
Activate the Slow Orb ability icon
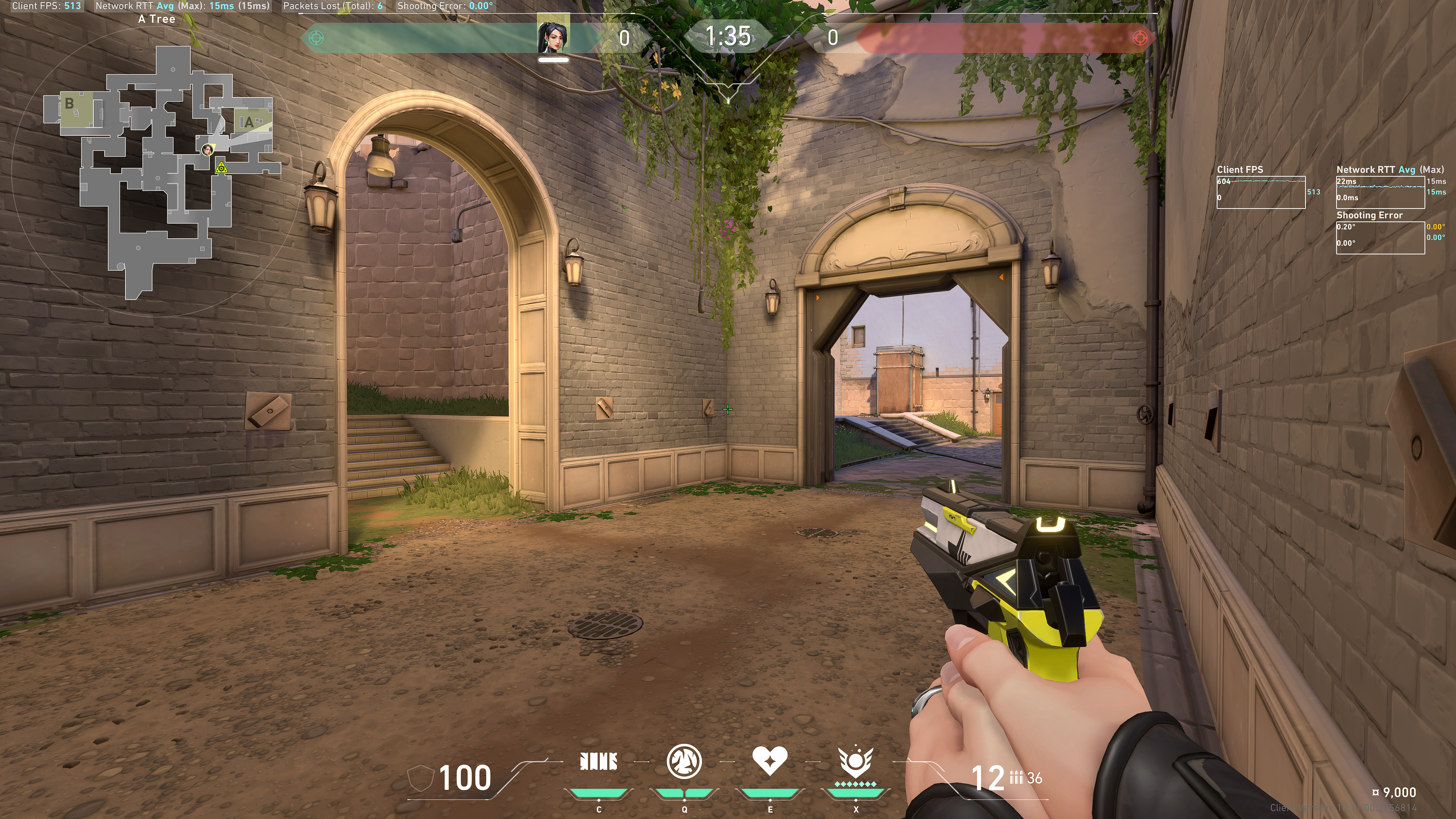click(684, 761)
